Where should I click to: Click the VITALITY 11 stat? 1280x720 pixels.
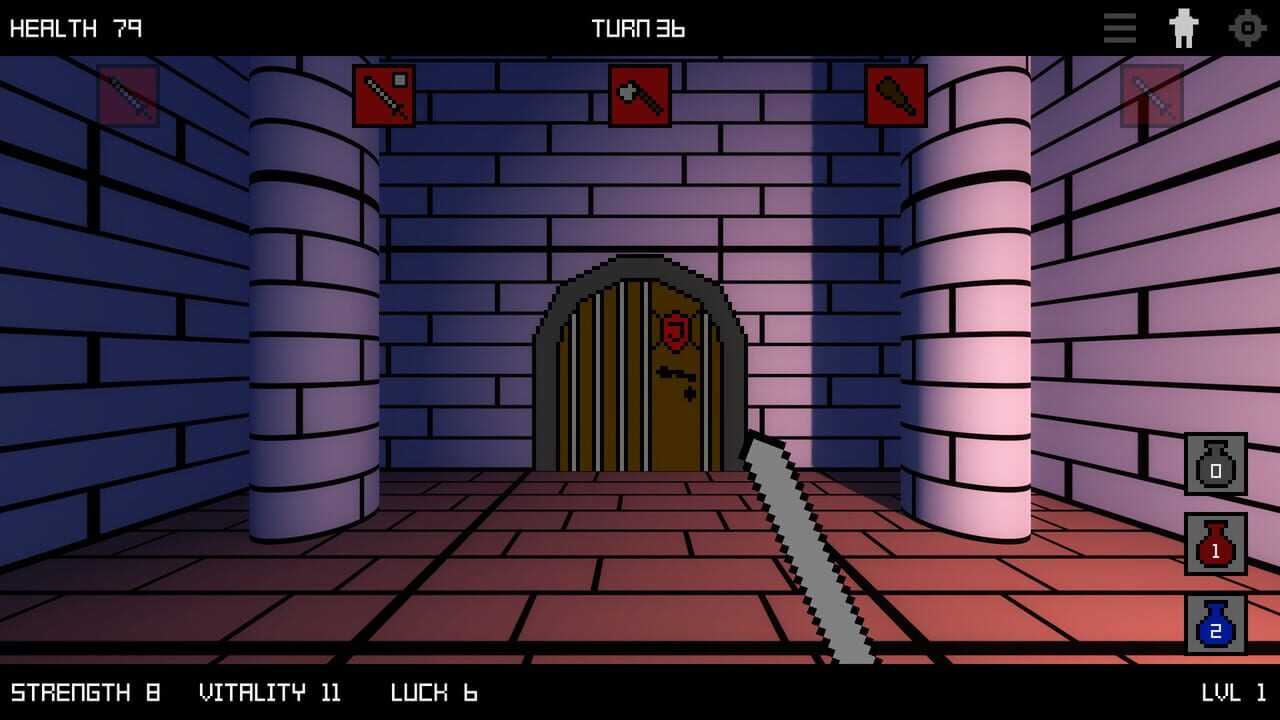tap(270, 692)
